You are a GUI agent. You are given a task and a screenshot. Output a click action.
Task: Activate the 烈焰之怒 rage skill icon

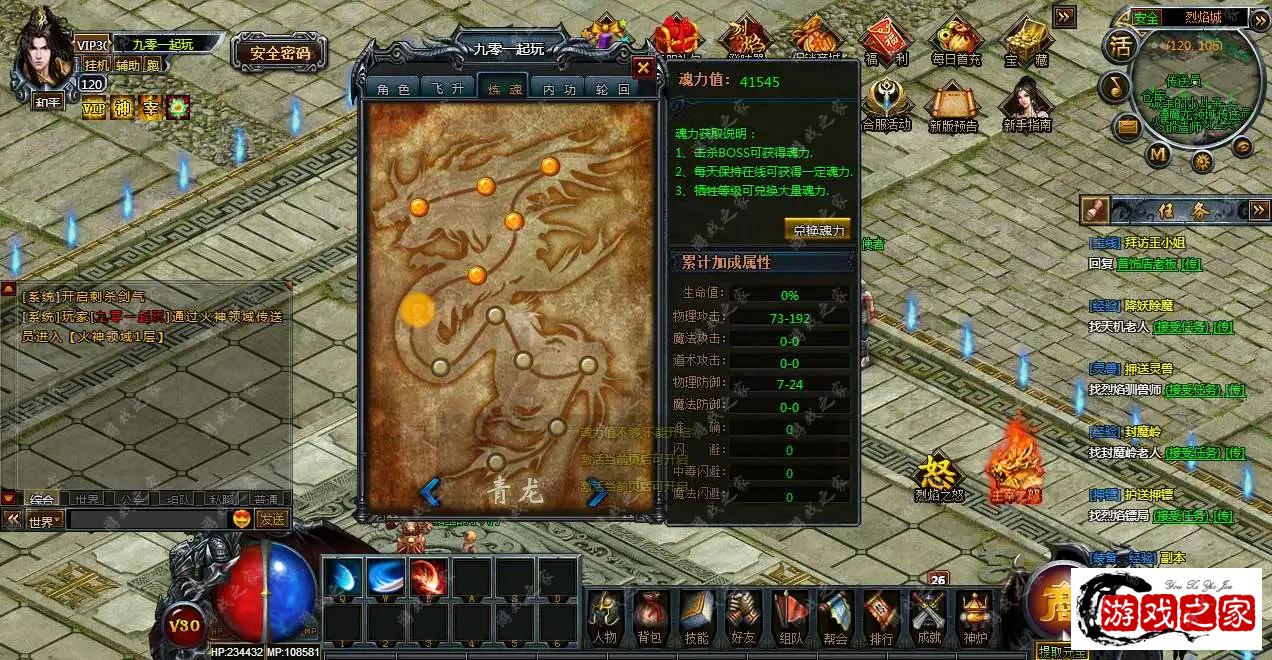[939, 476]
